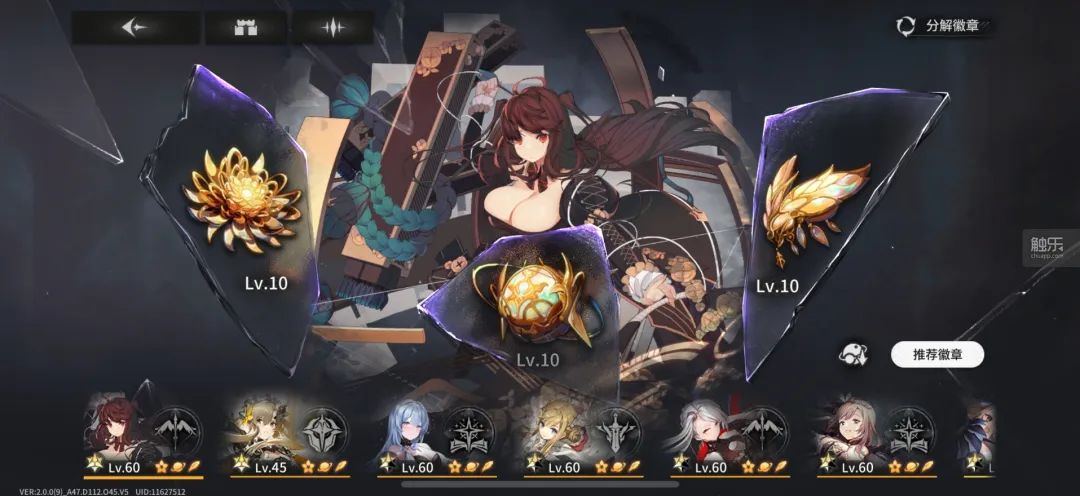Open the gift box icon button
This screenshot has height=496, width=1080.
coord(245,27)
